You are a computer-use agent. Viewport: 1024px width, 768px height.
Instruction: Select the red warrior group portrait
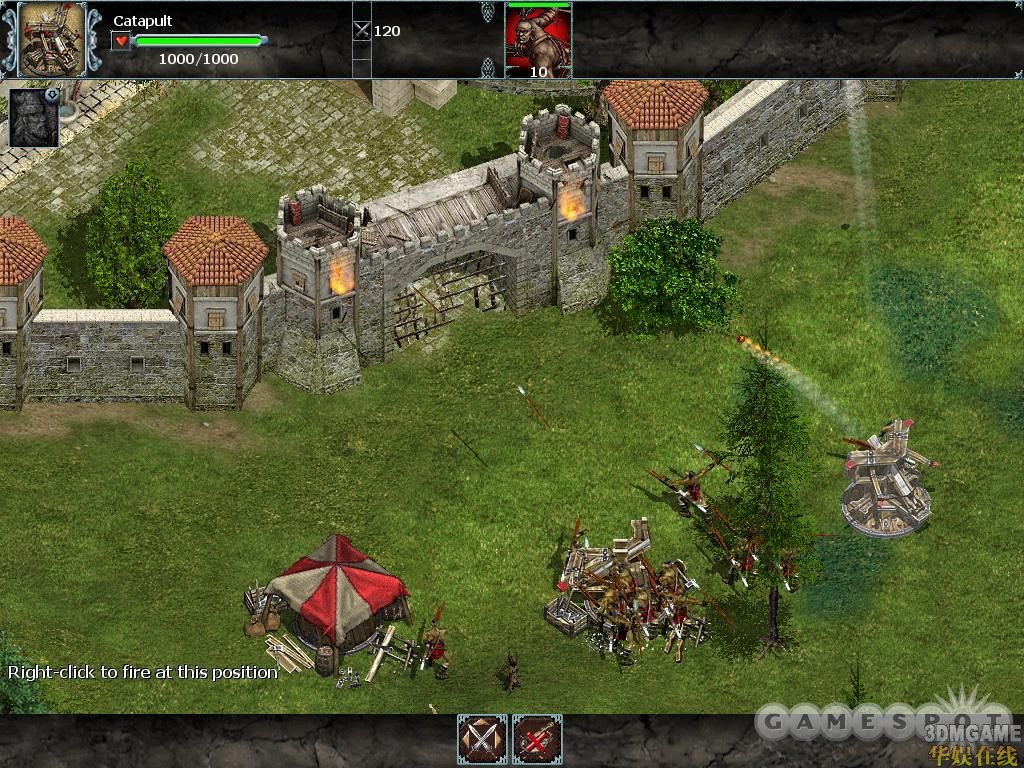[538, 38]
